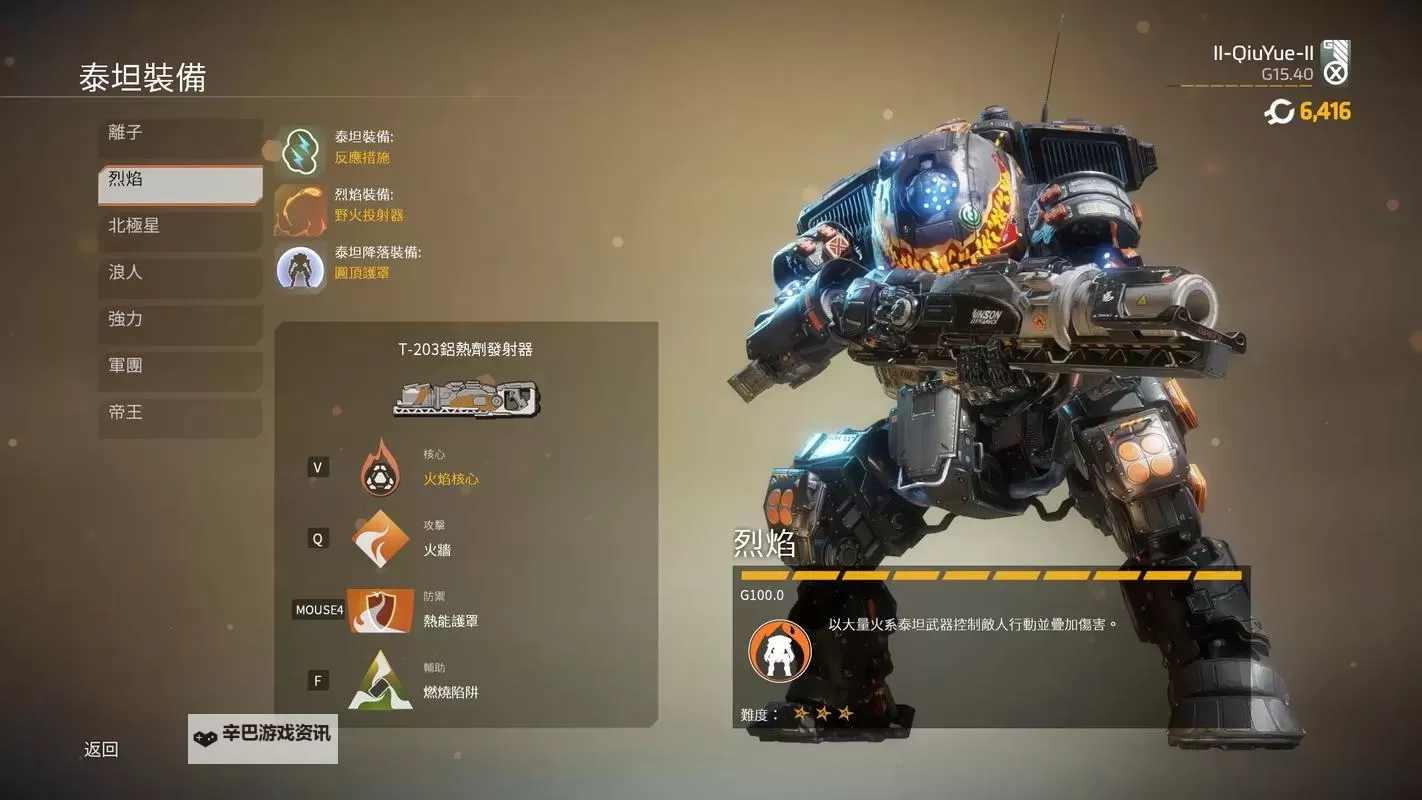Switch to the 離子 titan tab

pyautogui.click(x=180, y=132)
